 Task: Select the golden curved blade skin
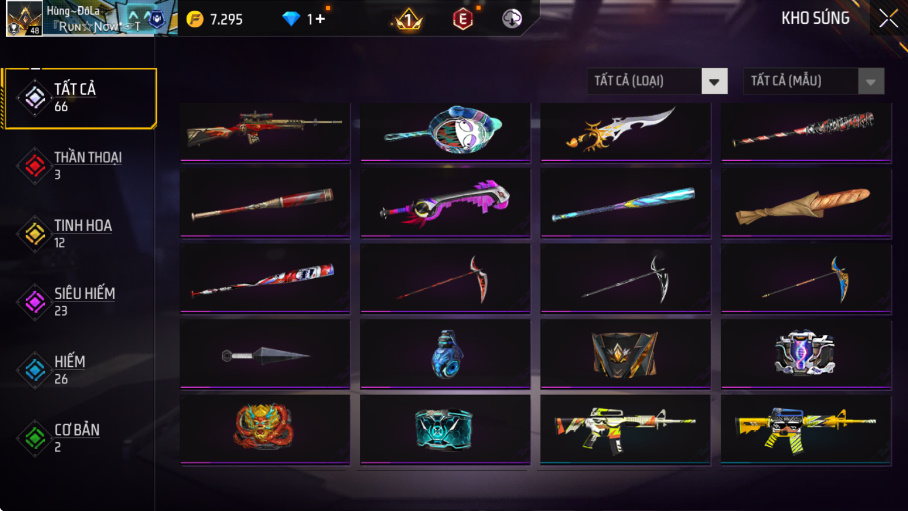(625, 130)
